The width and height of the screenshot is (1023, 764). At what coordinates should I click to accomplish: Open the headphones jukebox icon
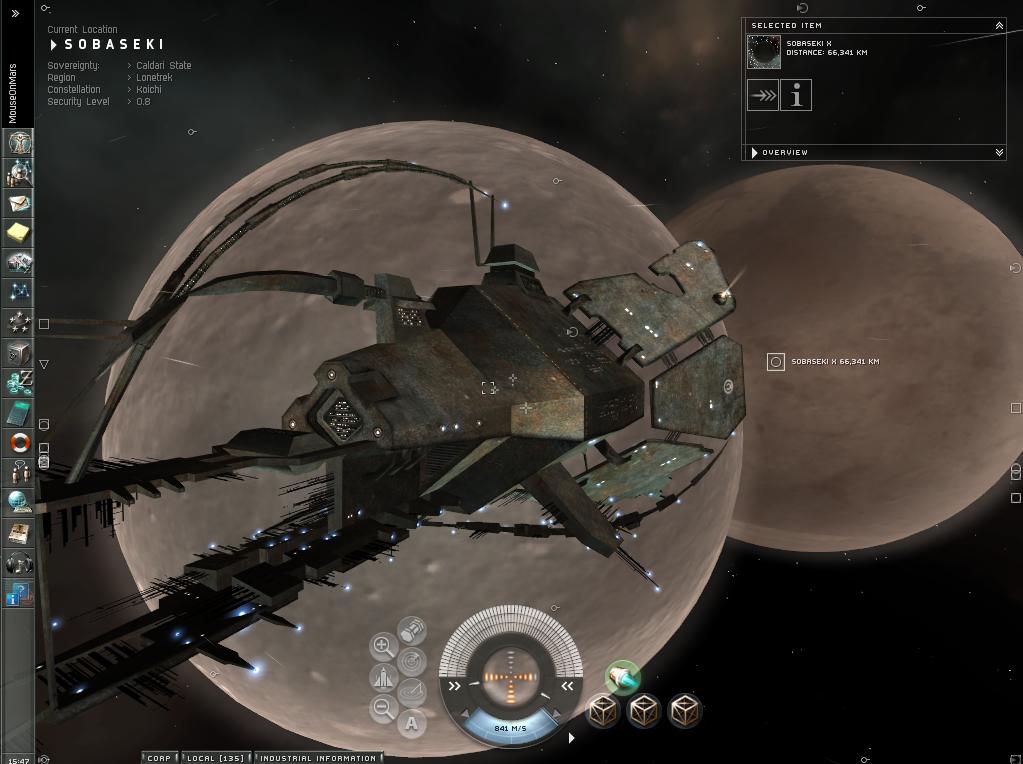coord(19,564)
